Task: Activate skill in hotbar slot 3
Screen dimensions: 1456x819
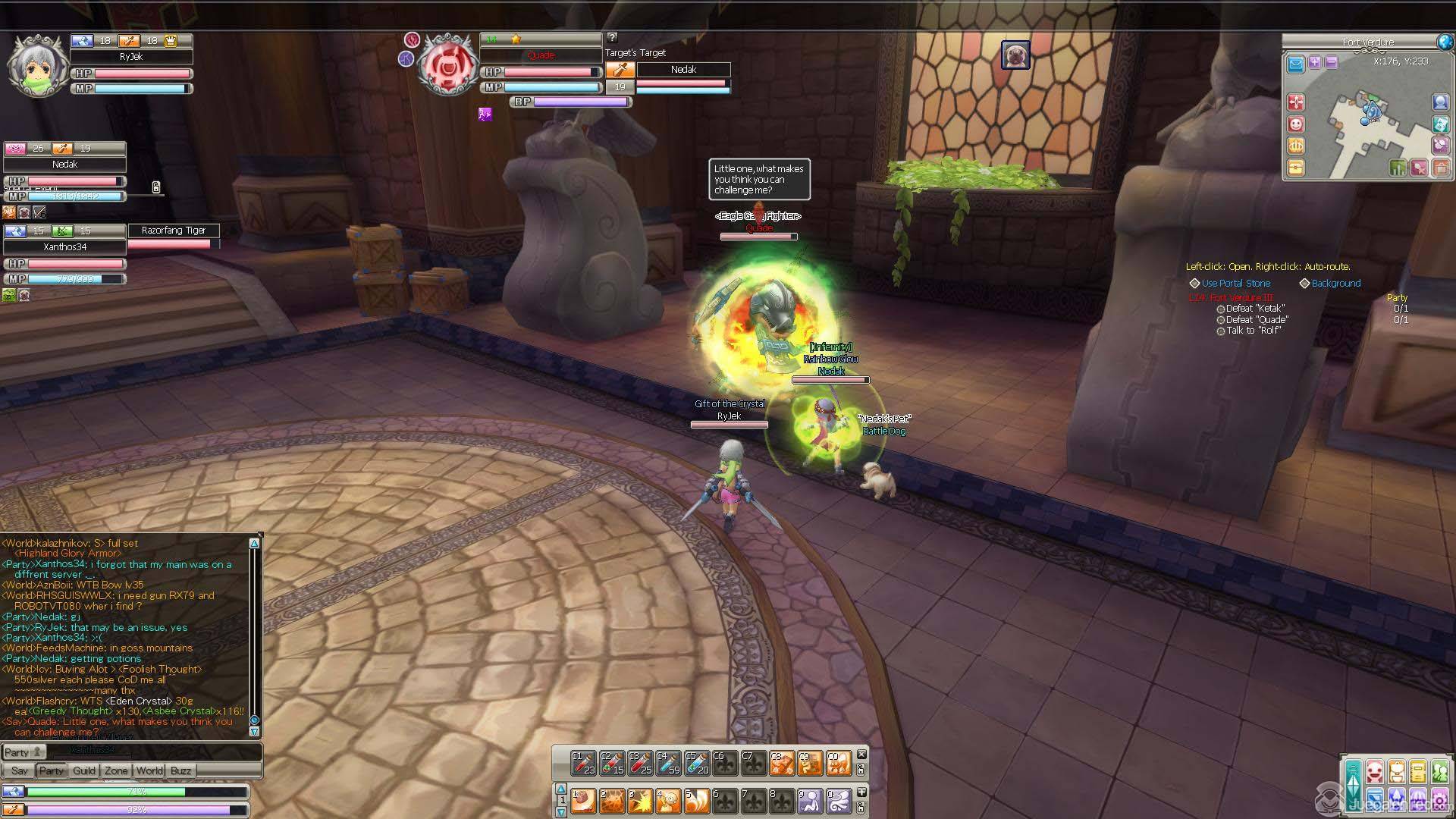Action: 639,801
